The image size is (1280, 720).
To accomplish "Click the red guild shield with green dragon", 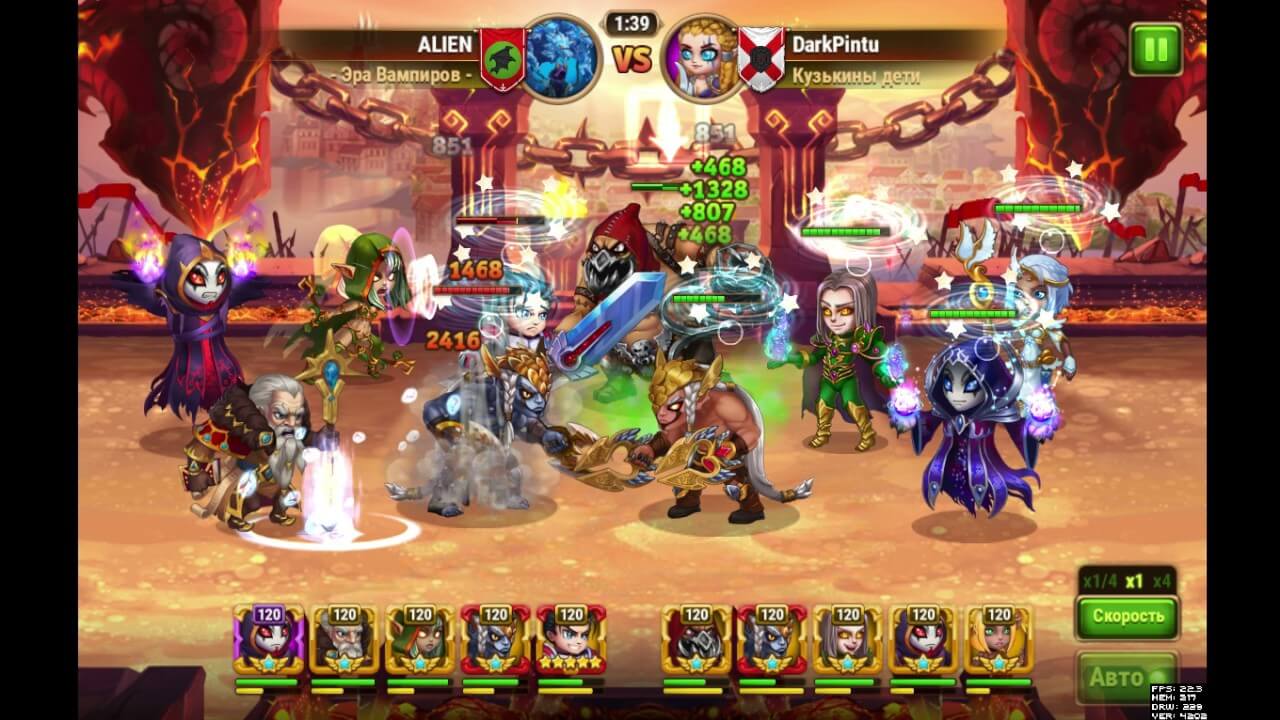I will 503,59.
